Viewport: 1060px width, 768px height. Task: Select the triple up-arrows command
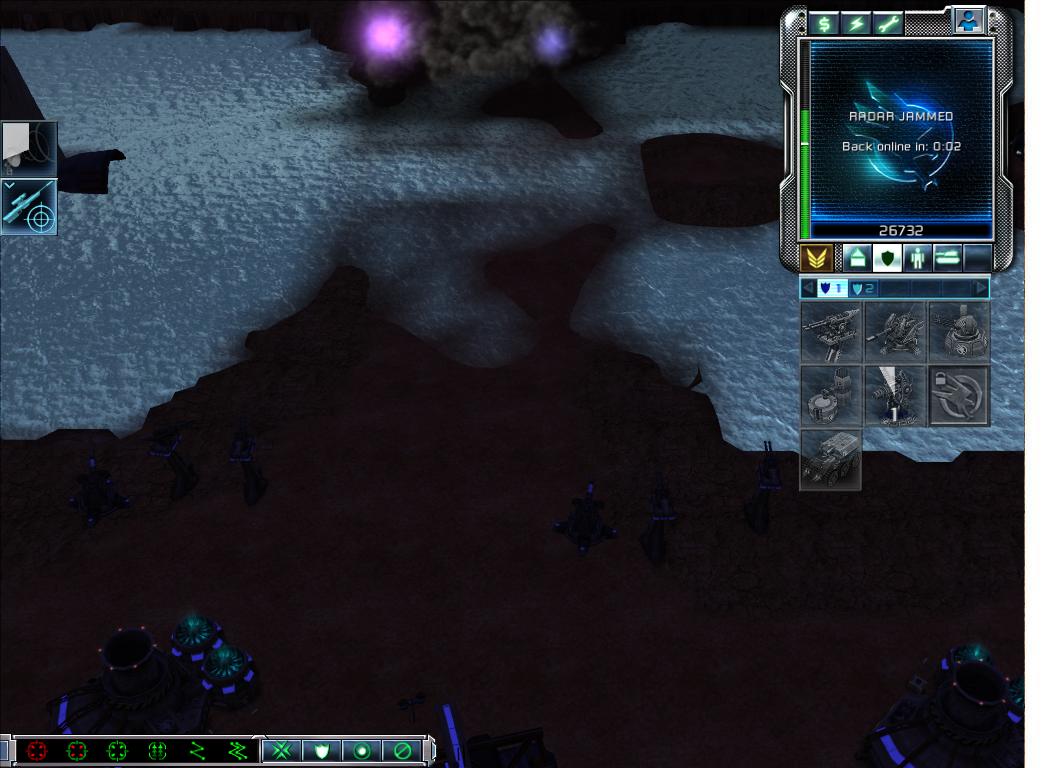(x=157, y=750)
